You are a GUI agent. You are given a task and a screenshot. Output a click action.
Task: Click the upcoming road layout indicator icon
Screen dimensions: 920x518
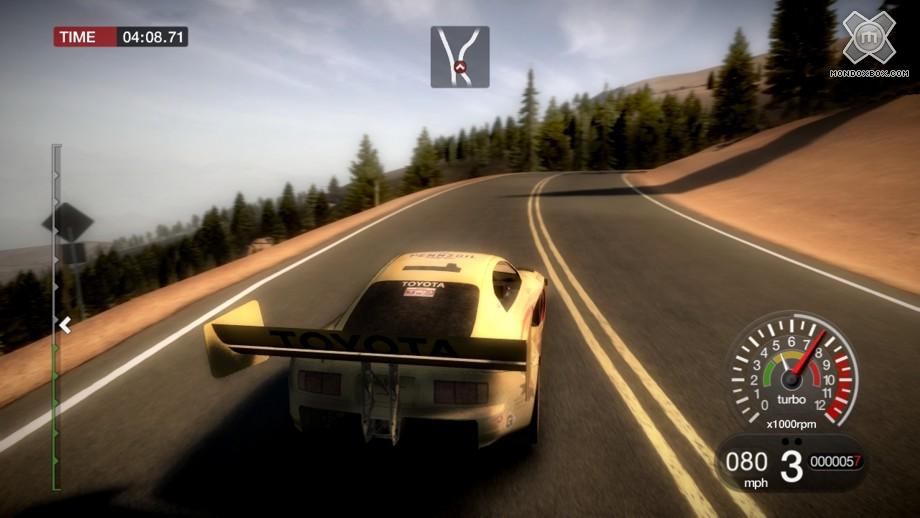tap(460, 57)
